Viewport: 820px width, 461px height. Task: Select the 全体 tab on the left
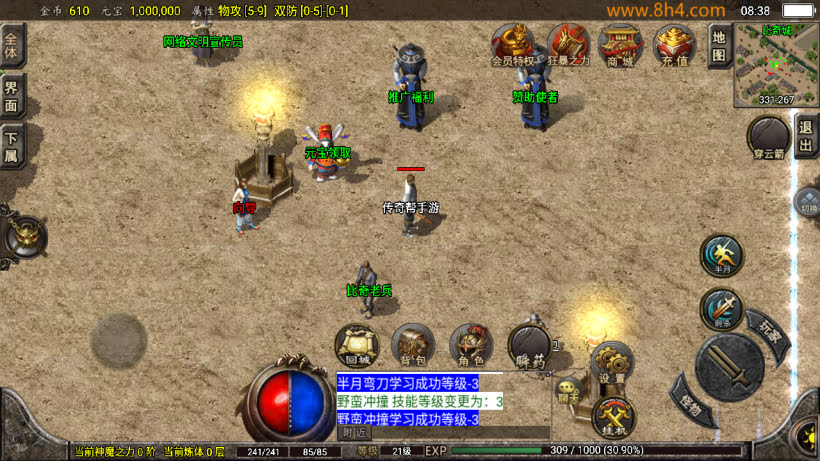coord(13,48)
